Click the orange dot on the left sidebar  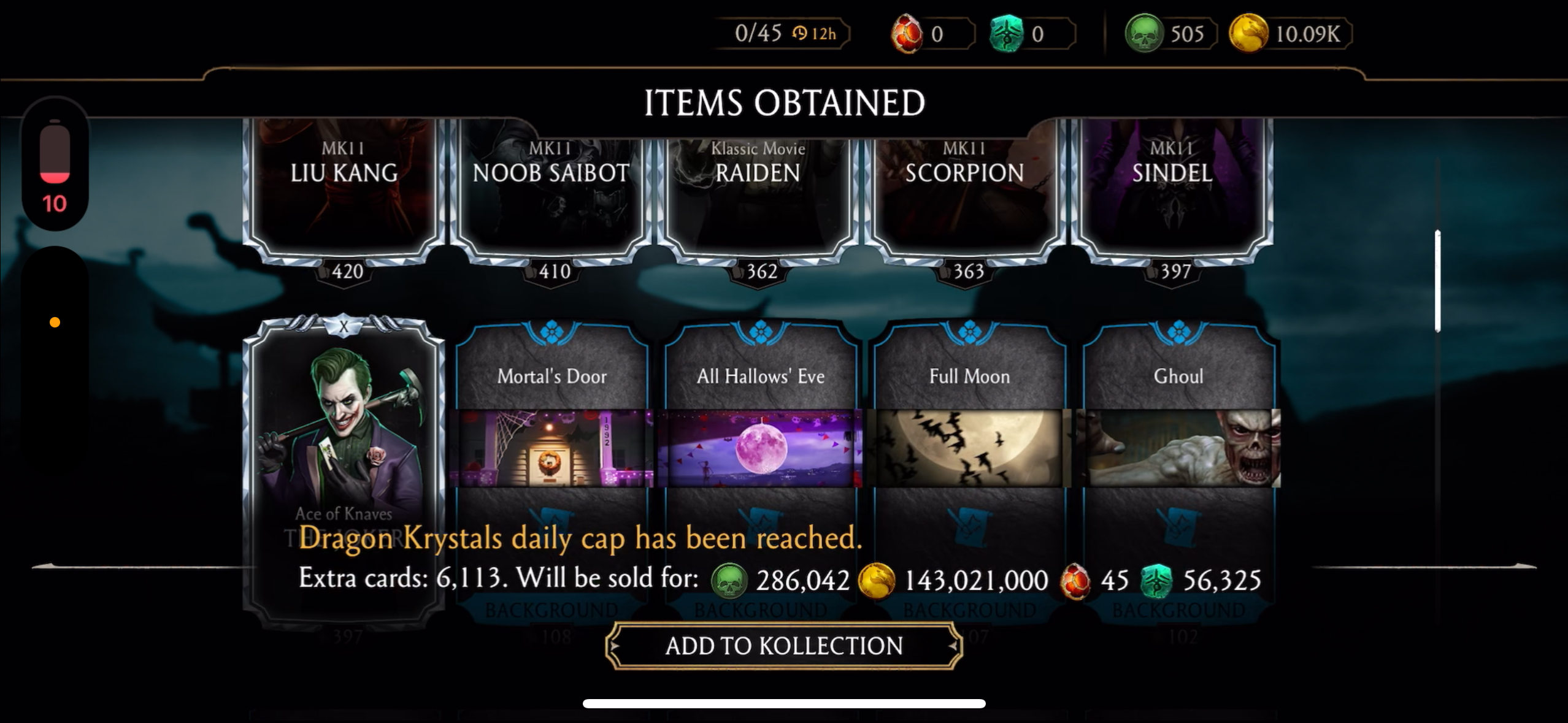coord(55,321)
